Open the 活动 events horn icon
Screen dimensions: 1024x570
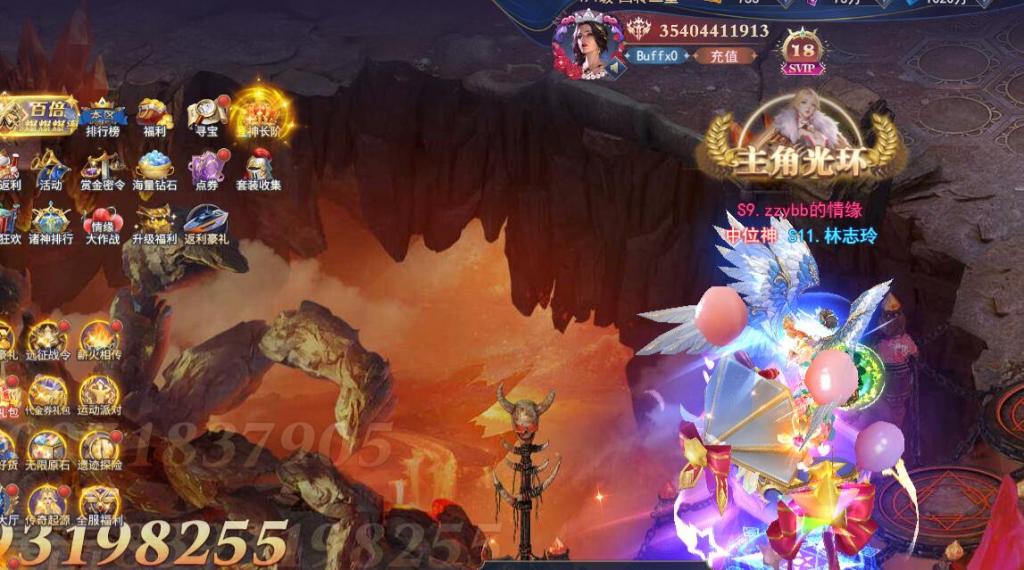pyautogui.click(x=50, y=168)
